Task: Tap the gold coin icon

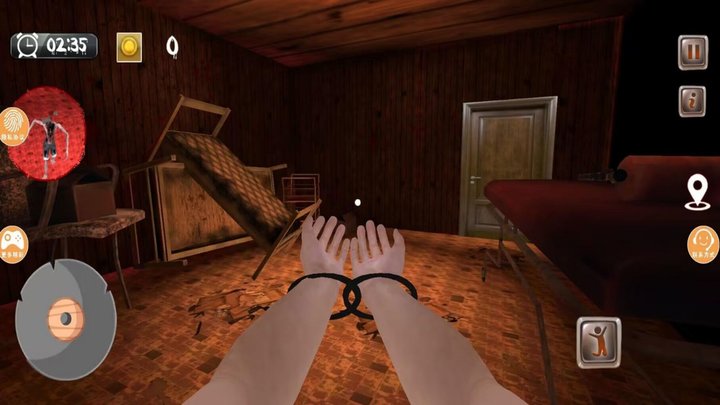Action: (129, 46)
